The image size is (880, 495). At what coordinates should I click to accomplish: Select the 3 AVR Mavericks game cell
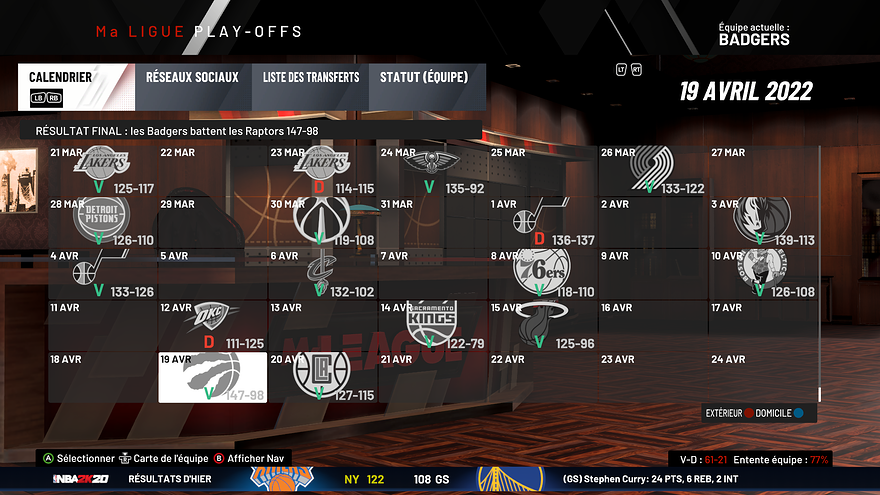[x=764, y=222]
